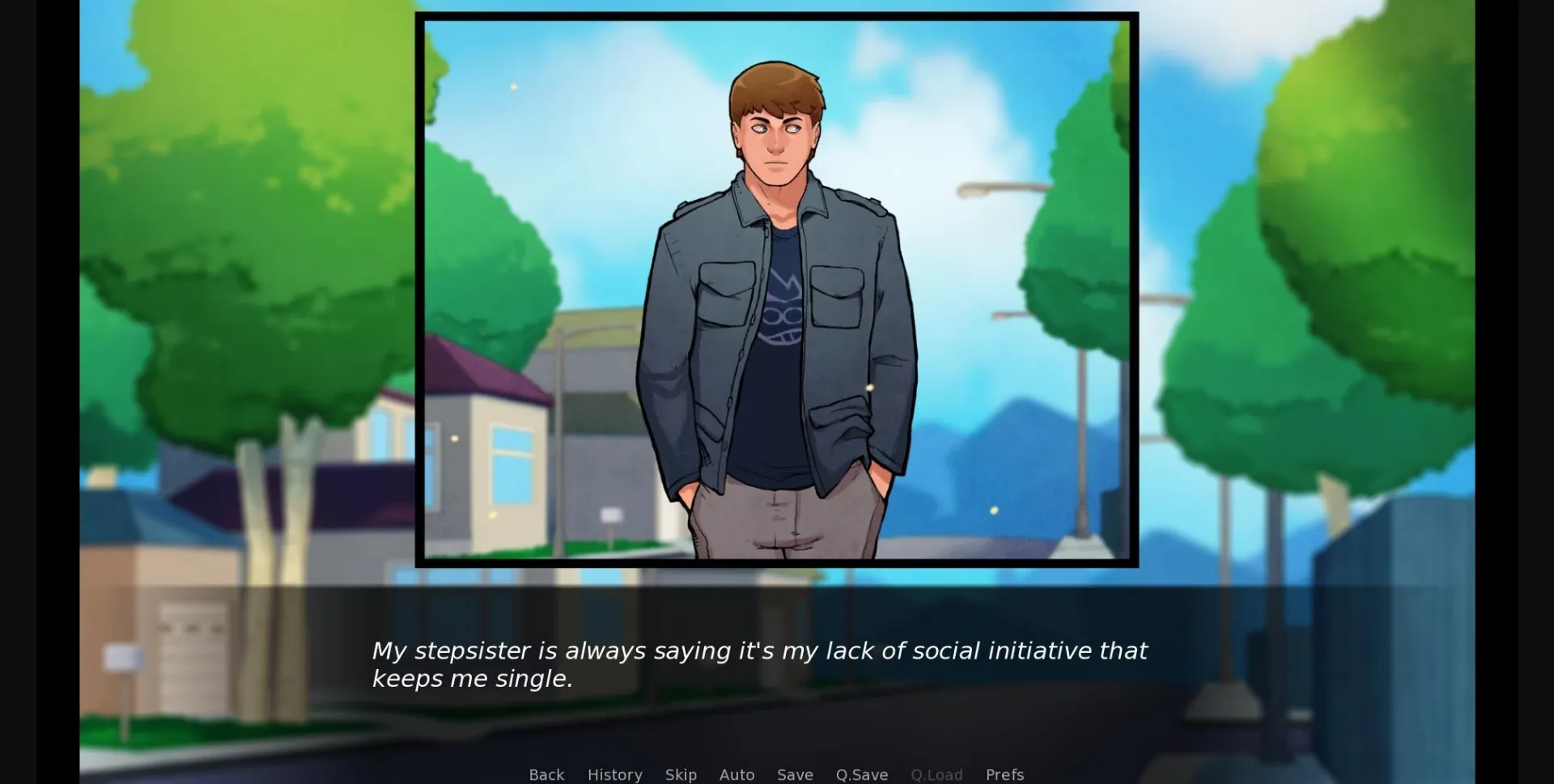
Task: Open the Save game screen
Action: click(x=795, y=774)
